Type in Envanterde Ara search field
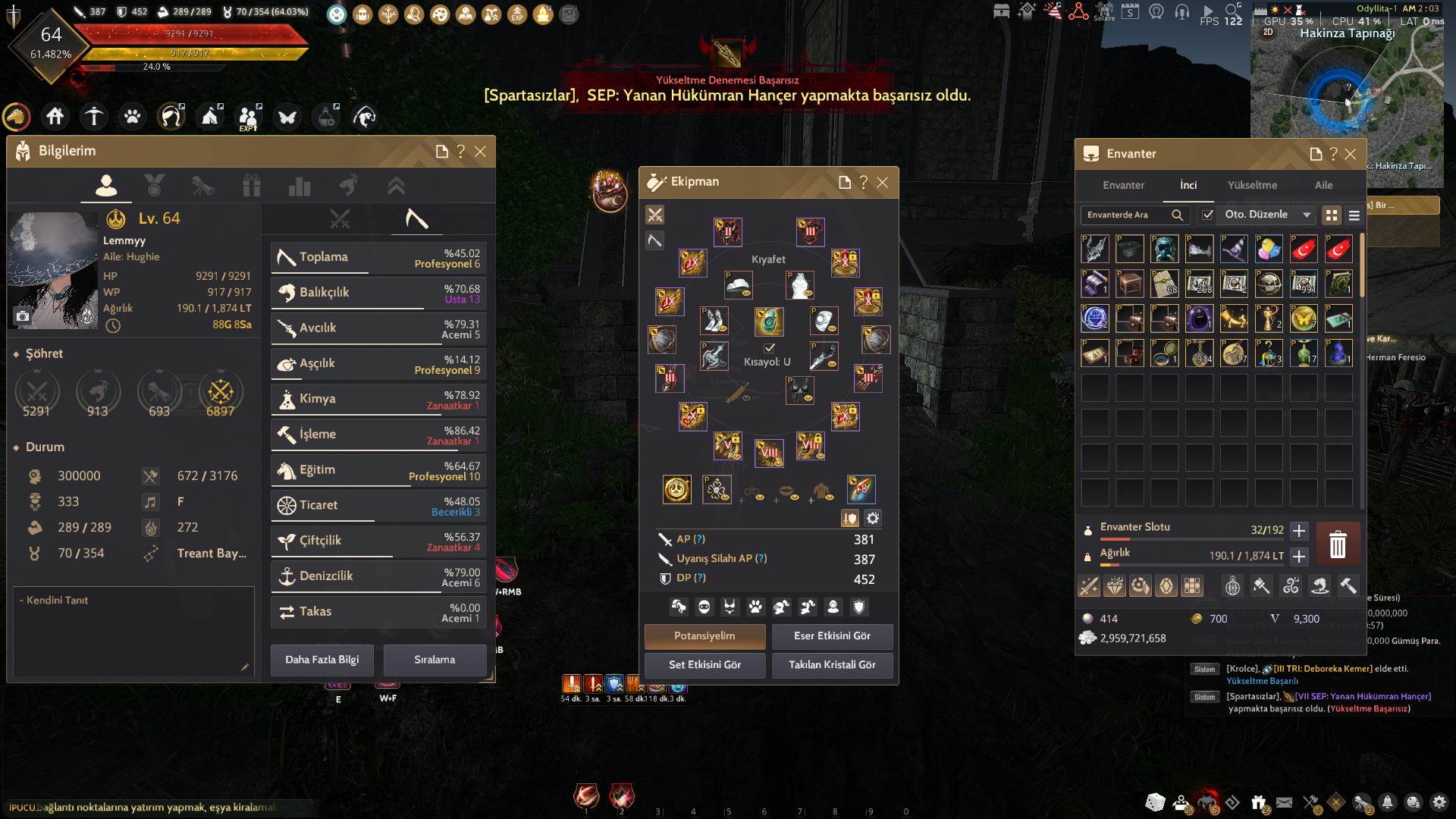The height and width of the screenshot is (819, 1456). click(1126, 215)
